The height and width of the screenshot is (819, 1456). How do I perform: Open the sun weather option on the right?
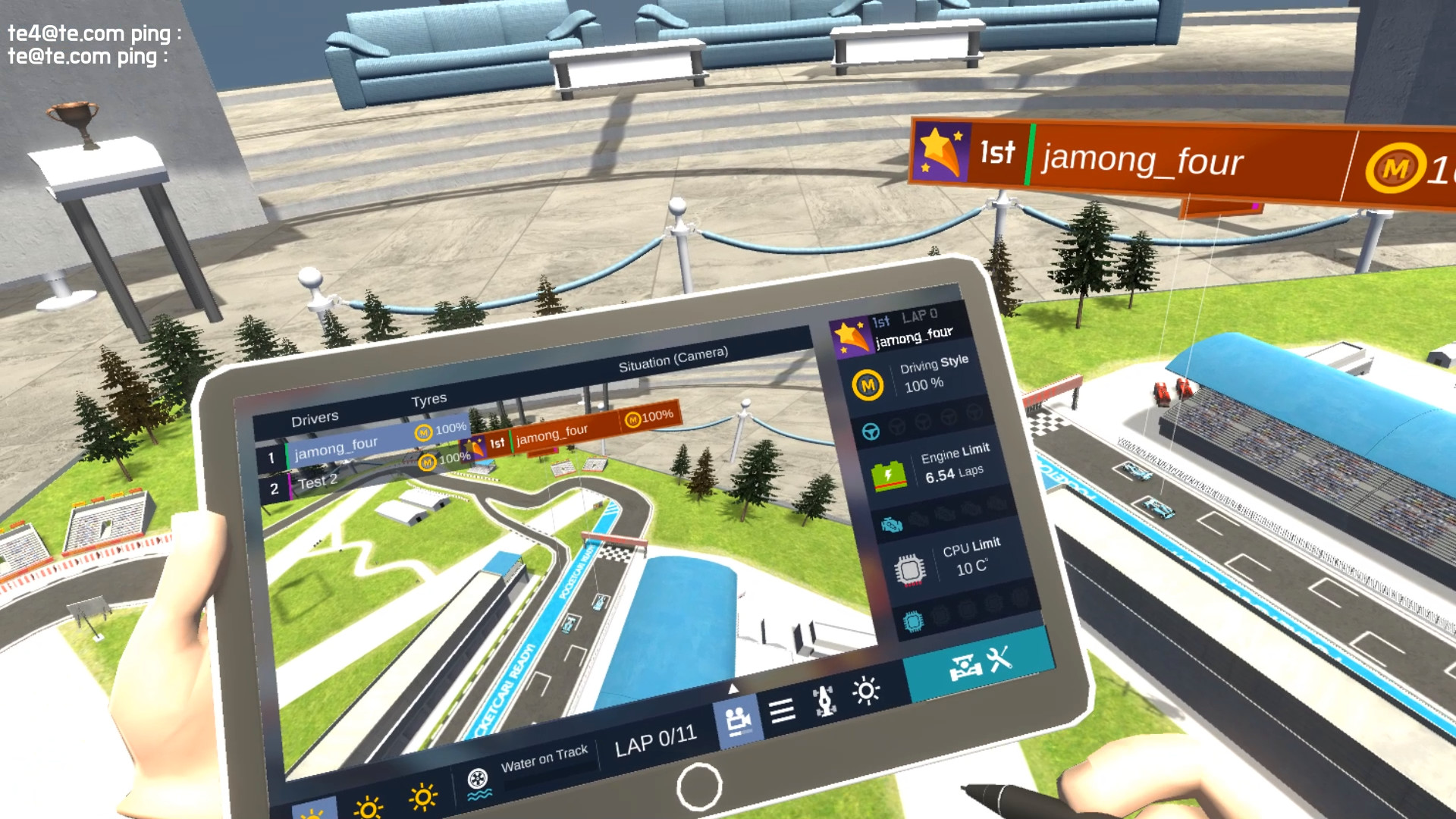click(868, 692)
